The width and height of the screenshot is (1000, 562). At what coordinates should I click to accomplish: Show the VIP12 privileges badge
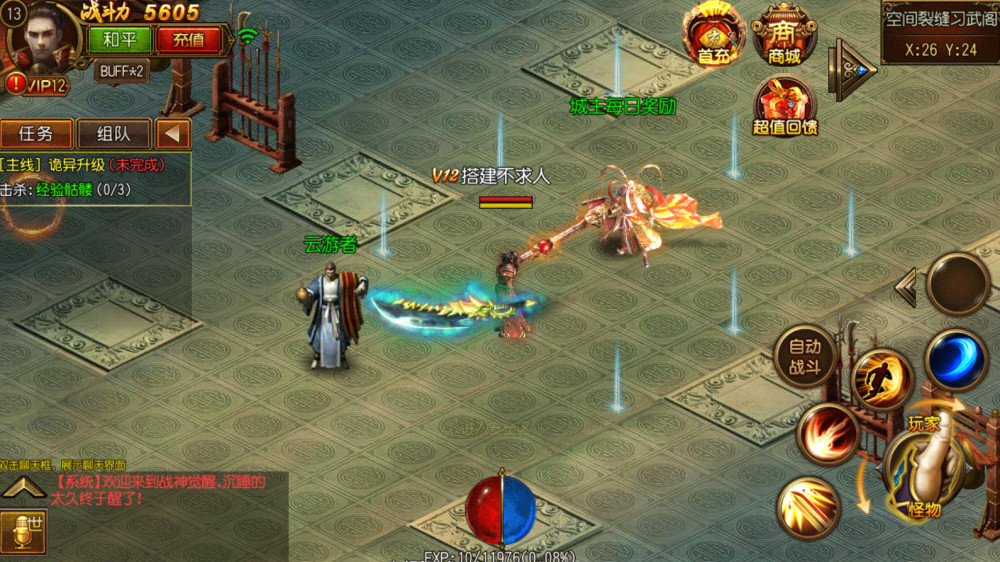click(x=37, y=86)
